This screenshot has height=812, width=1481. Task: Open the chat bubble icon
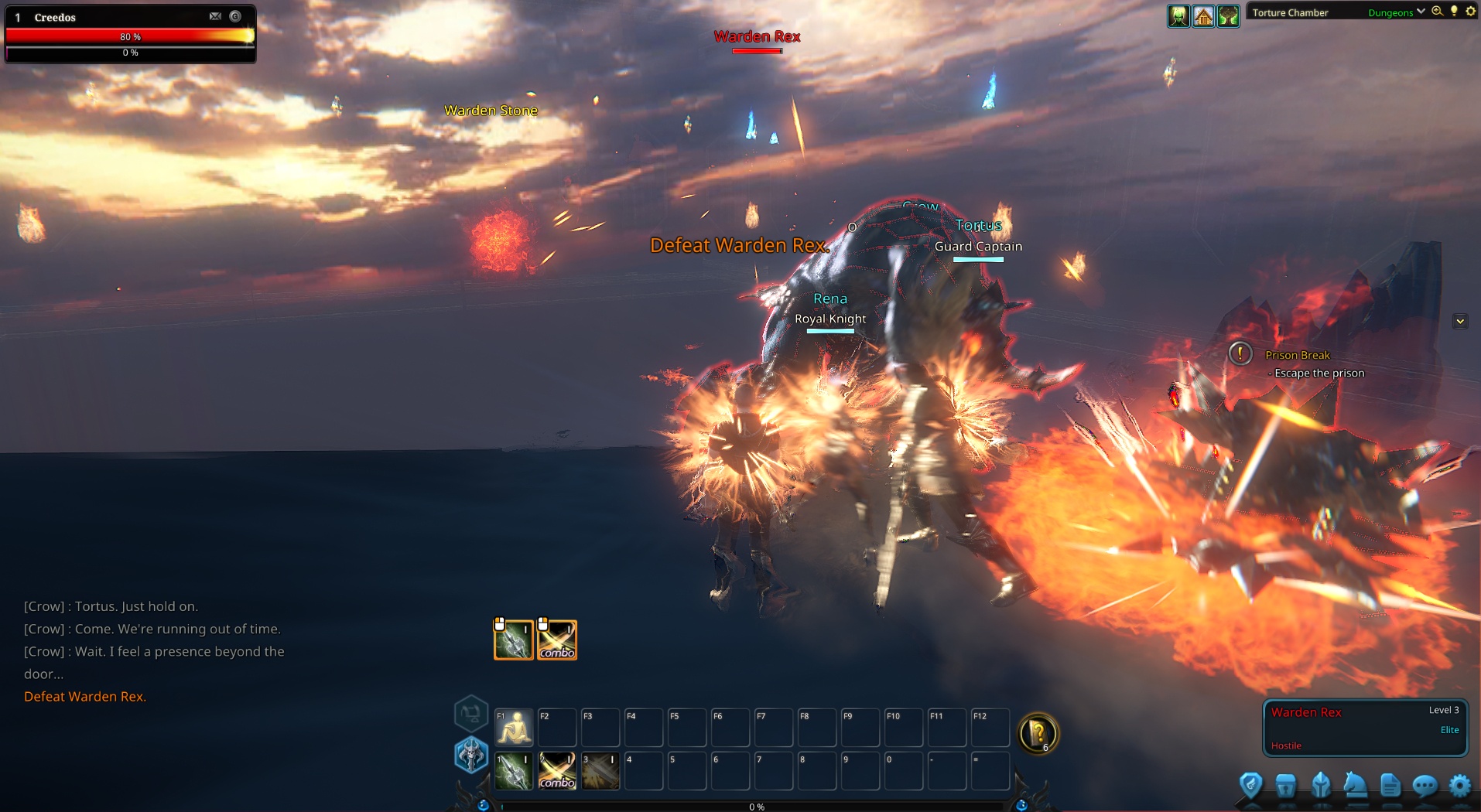(x=1425, y=787)
